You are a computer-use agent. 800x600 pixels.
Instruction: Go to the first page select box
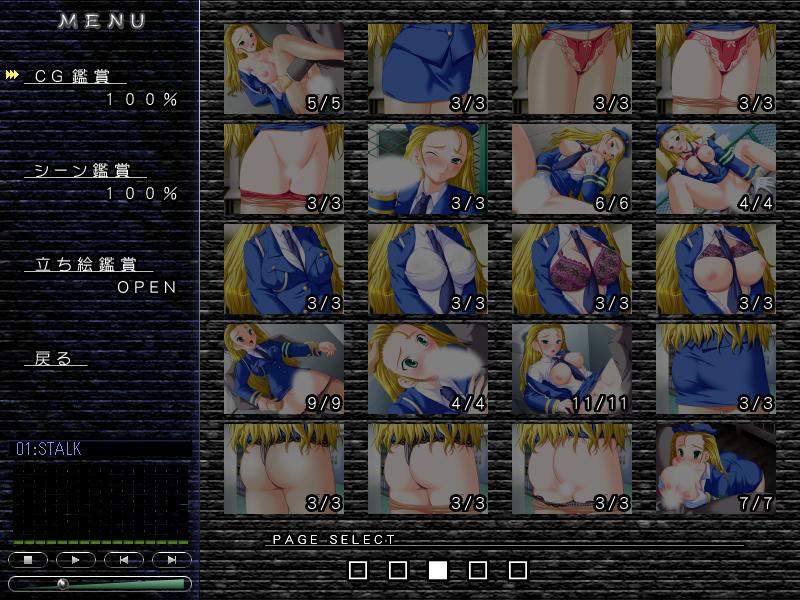click(358, 570)
